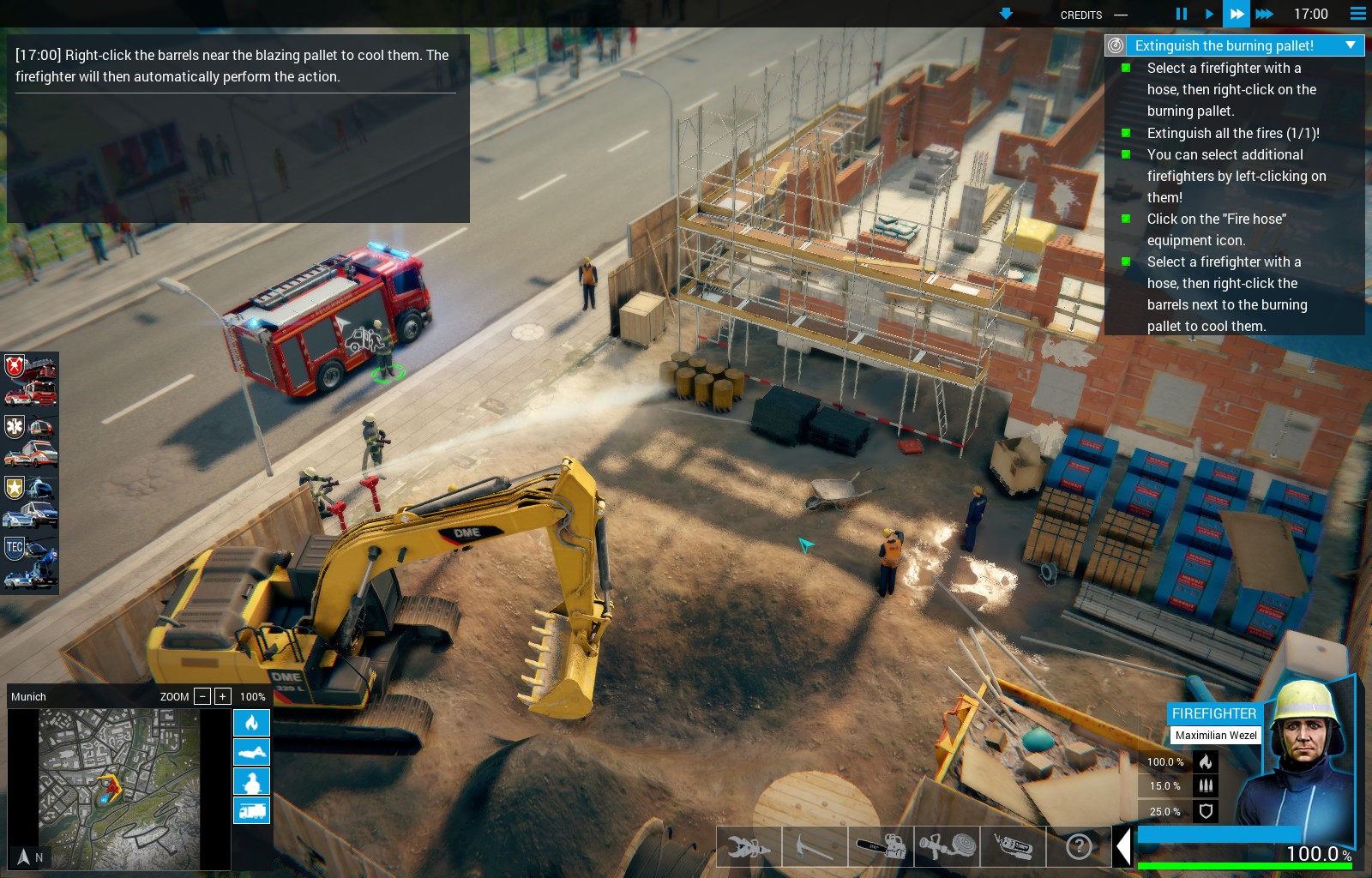Open the fire department vehicles category
The width and height of the screenshot is (1372, 878).
[30, 380]
